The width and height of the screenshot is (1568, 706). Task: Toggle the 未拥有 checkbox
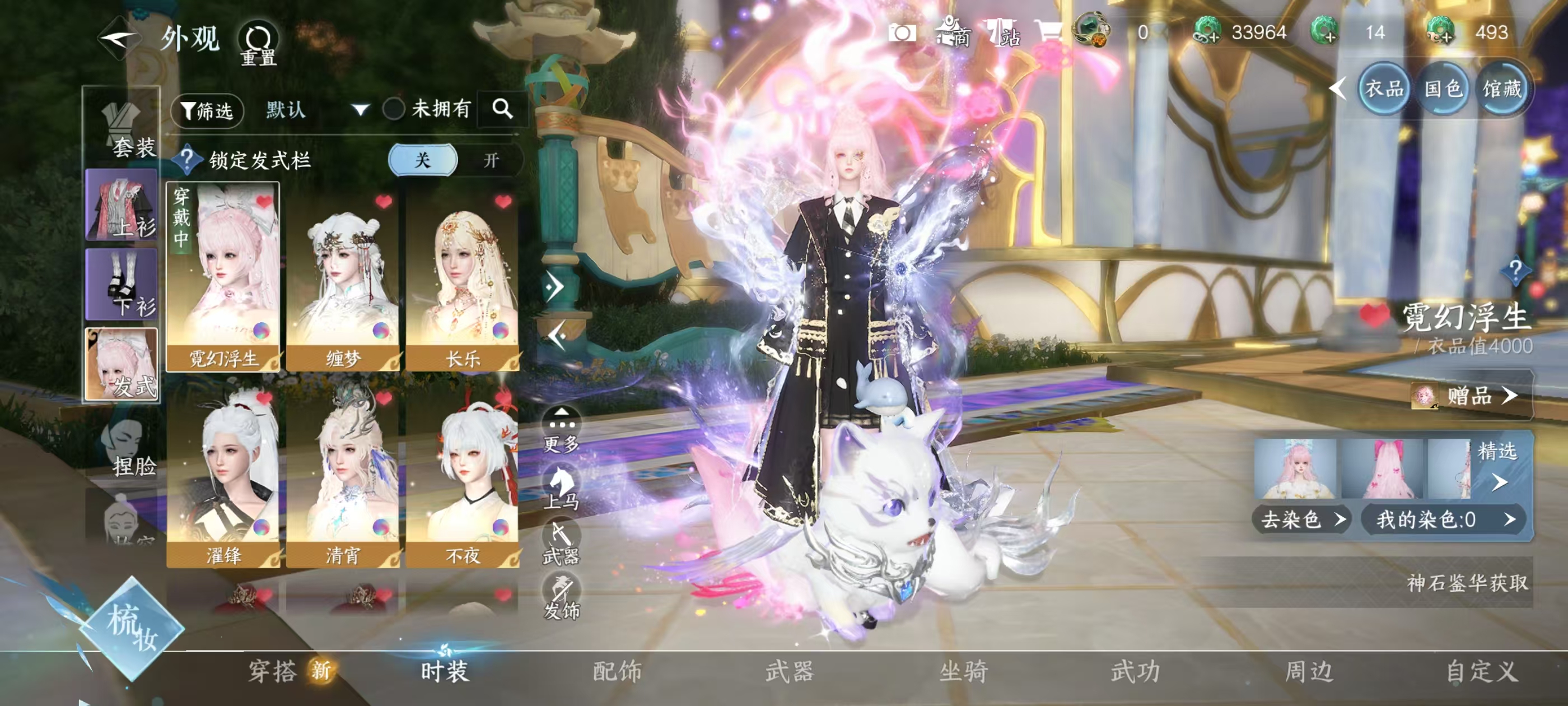[x=394, y=110]
